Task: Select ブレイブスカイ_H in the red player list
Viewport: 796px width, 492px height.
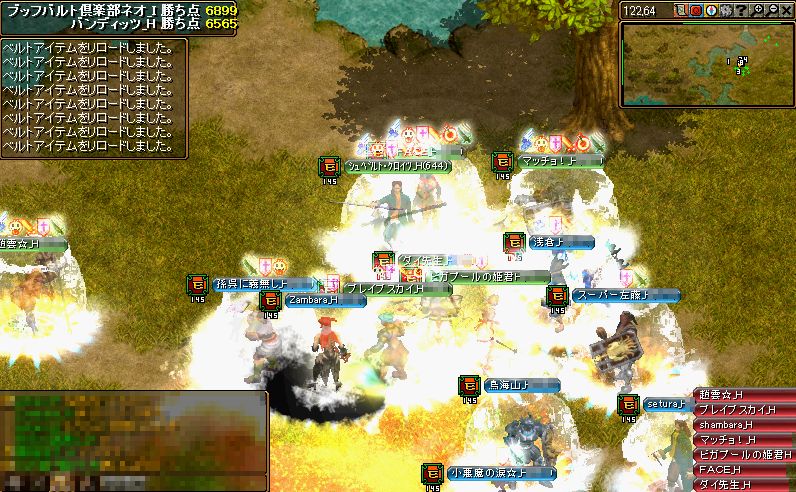Action: coord(744,409)
